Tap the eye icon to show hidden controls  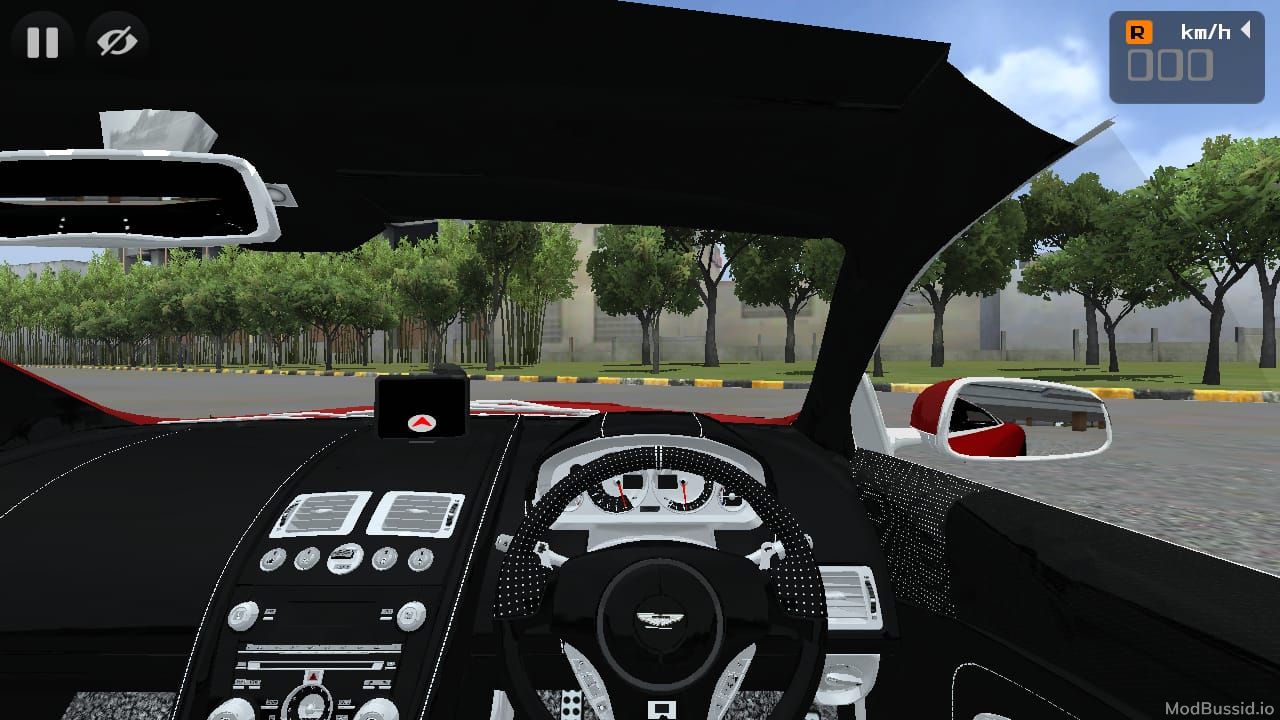117,41
